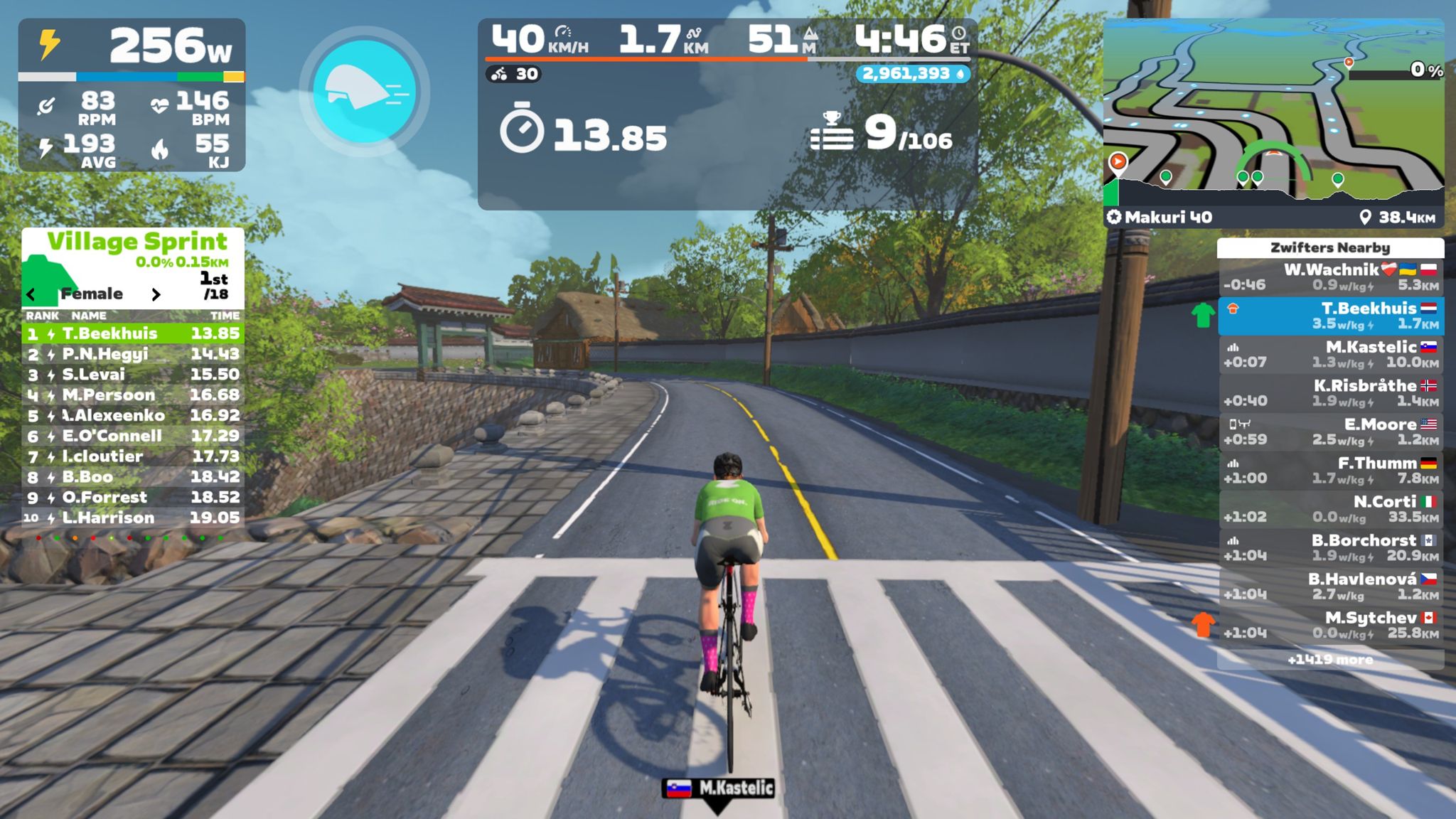
Task: Open the minimap view
Action: point(1273,114)
